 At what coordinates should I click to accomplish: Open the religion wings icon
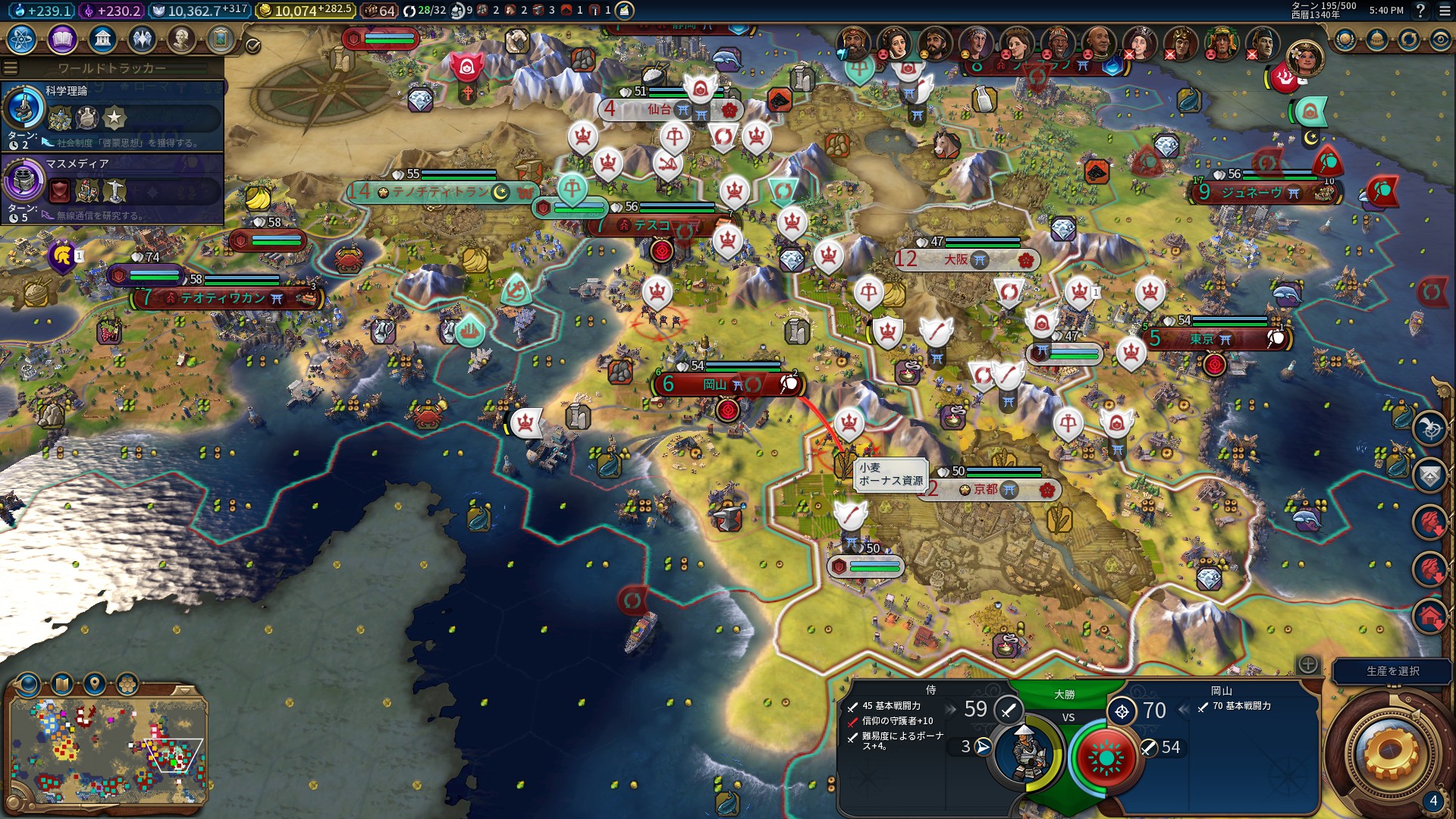coord(142,39)
